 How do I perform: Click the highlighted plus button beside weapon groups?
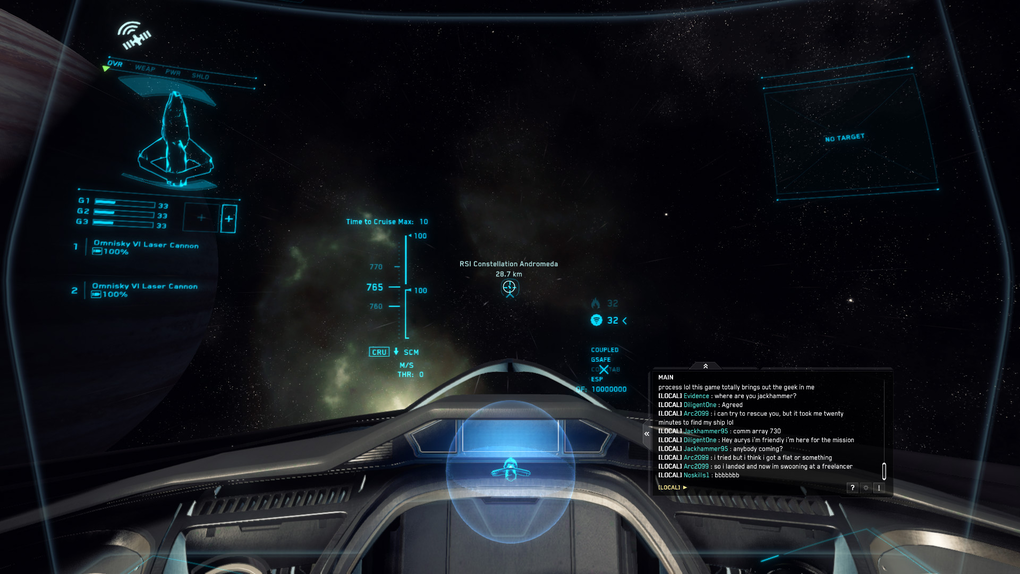click(x=229, y=217)
